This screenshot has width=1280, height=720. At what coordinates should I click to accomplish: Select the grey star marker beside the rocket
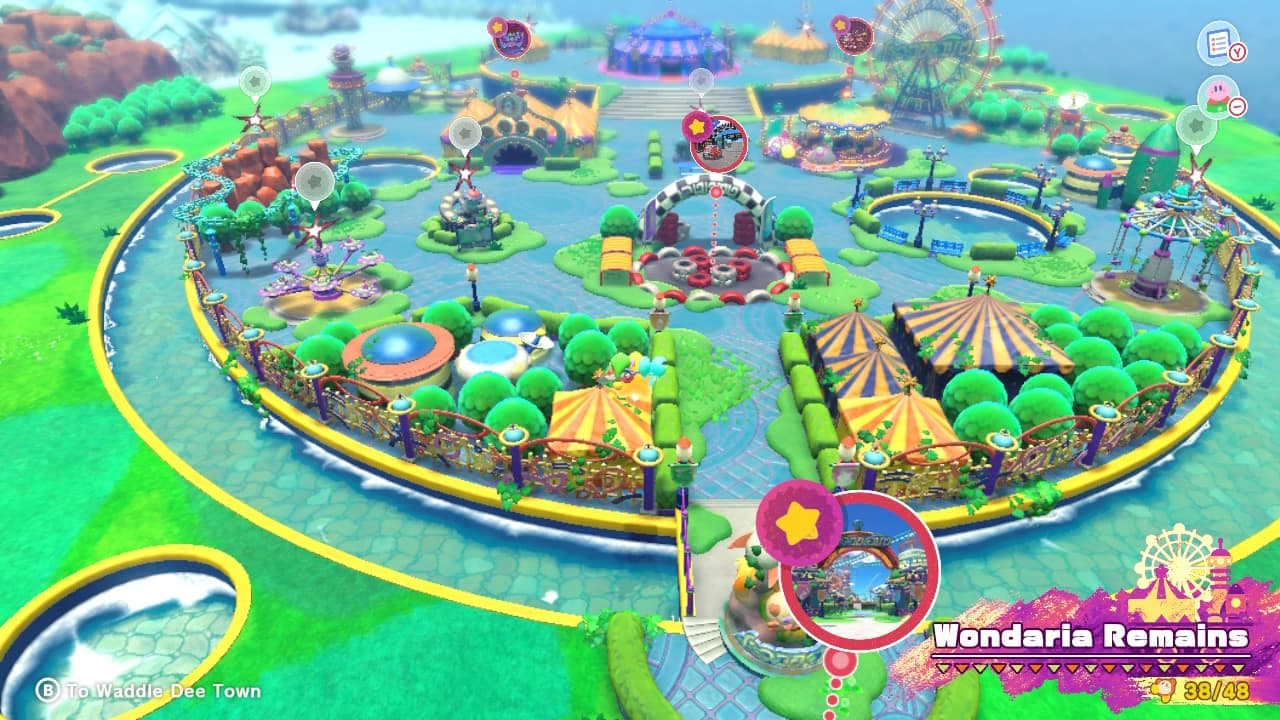click(x=1196, y=126)
